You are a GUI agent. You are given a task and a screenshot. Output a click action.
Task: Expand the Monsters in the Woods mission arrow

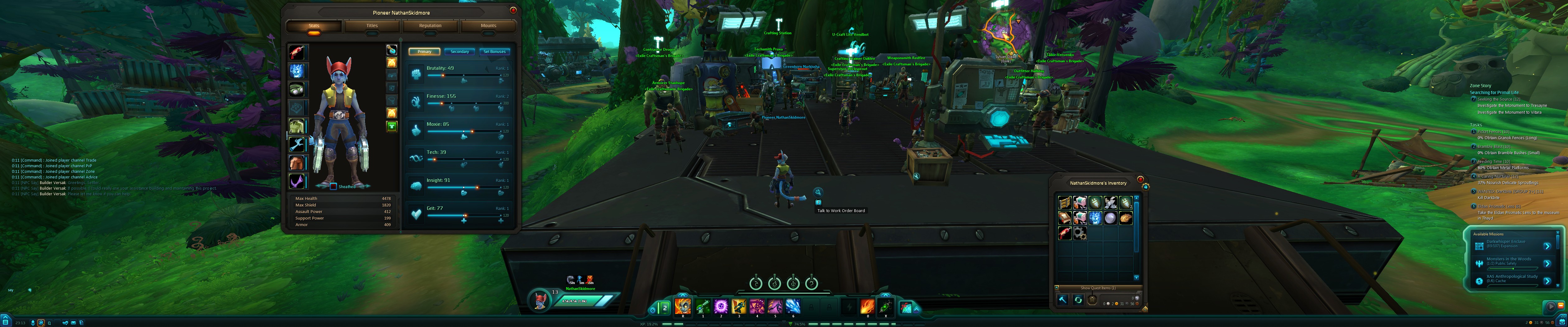click(1547, 263)
